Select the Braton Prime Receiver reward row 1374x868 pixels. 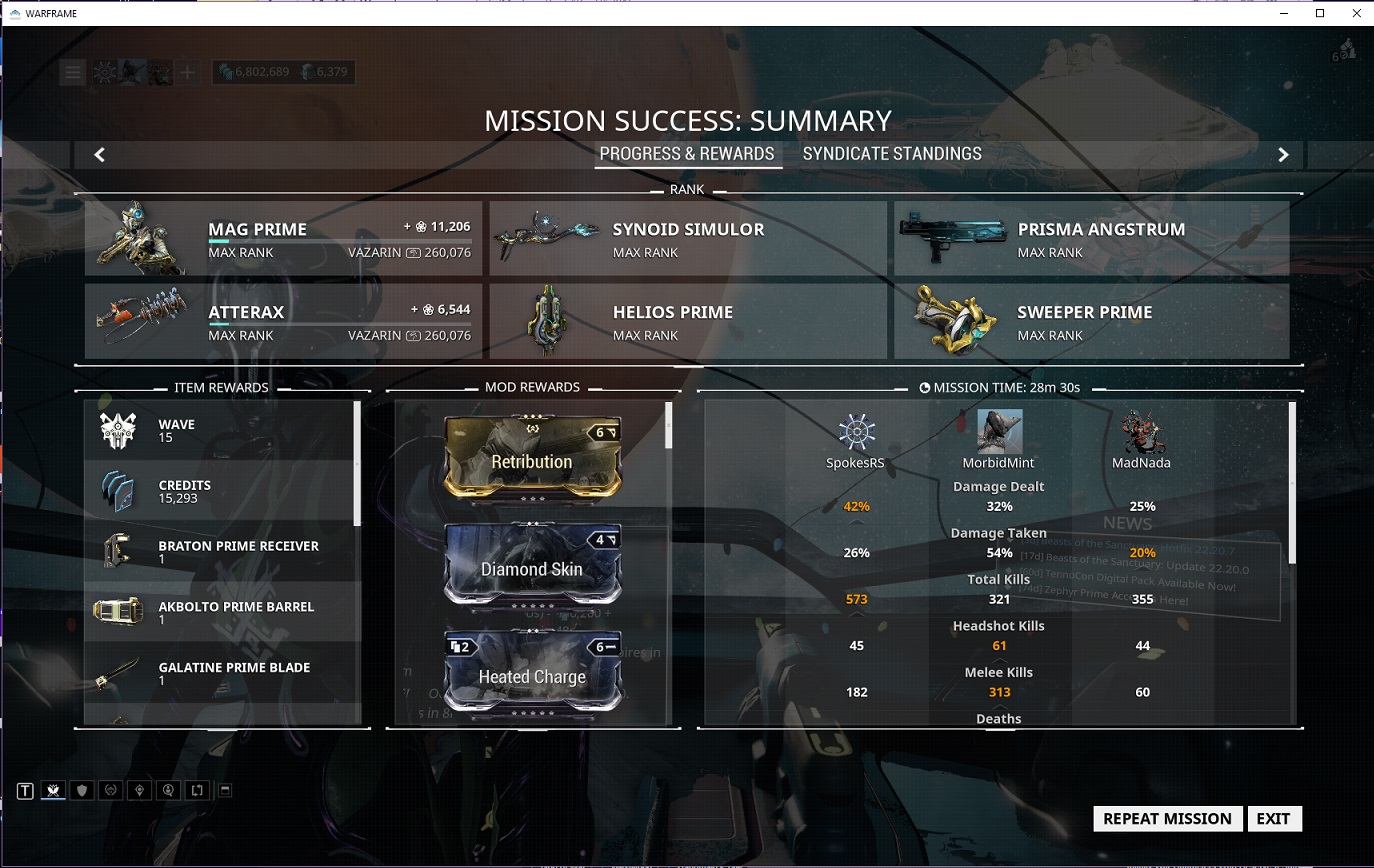pyautogui.click(x=222, y=551)
